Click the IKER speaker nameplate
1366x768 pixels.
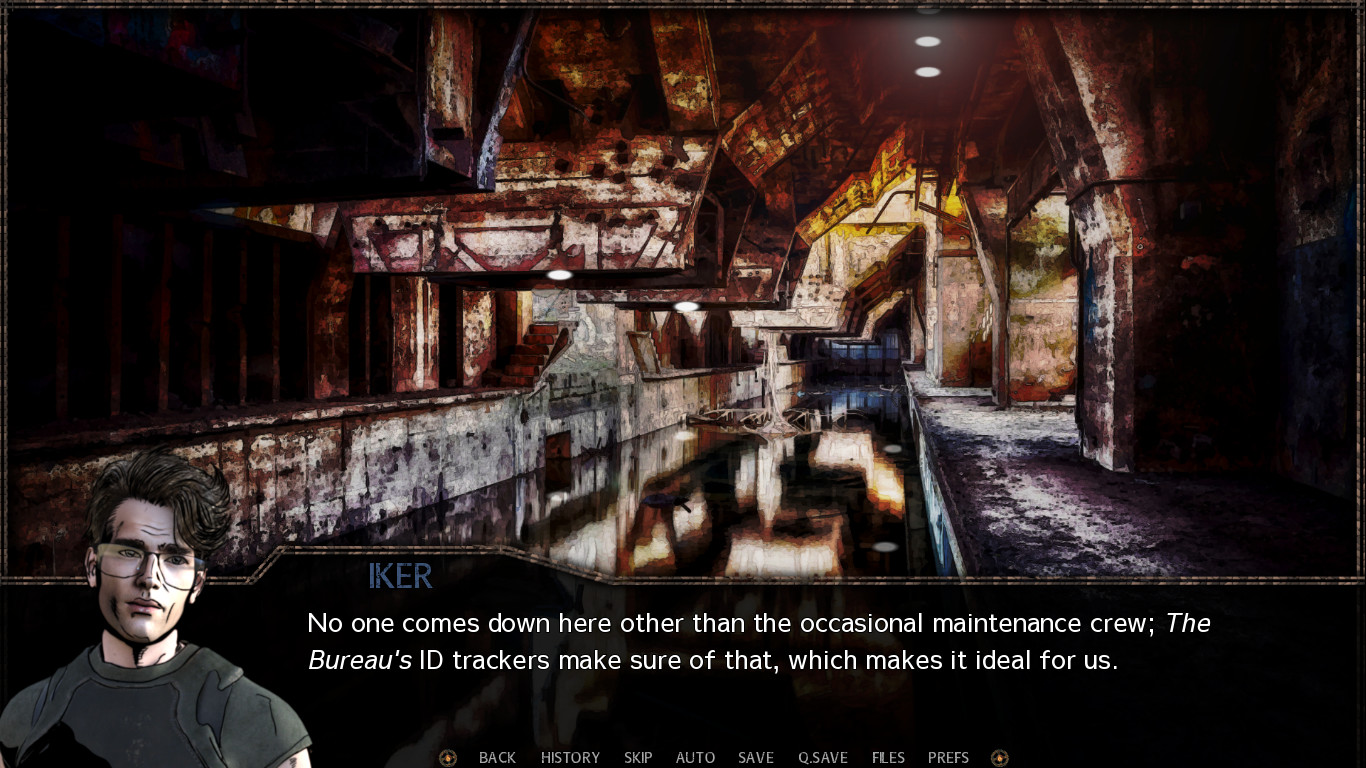(x=399, y=576)
